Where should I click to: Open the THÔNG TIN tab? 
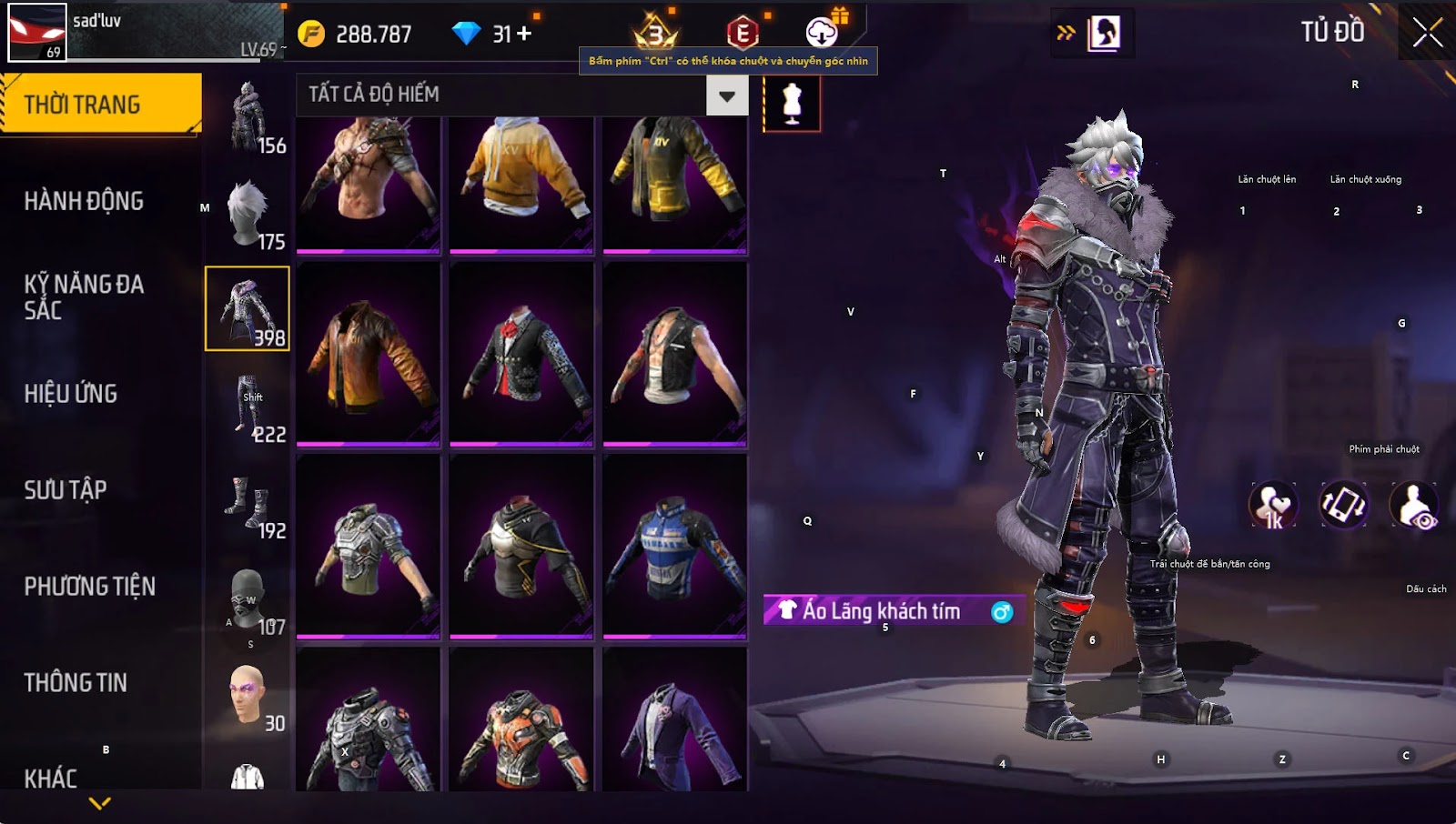pyautogui.click(x=76, y=683)
